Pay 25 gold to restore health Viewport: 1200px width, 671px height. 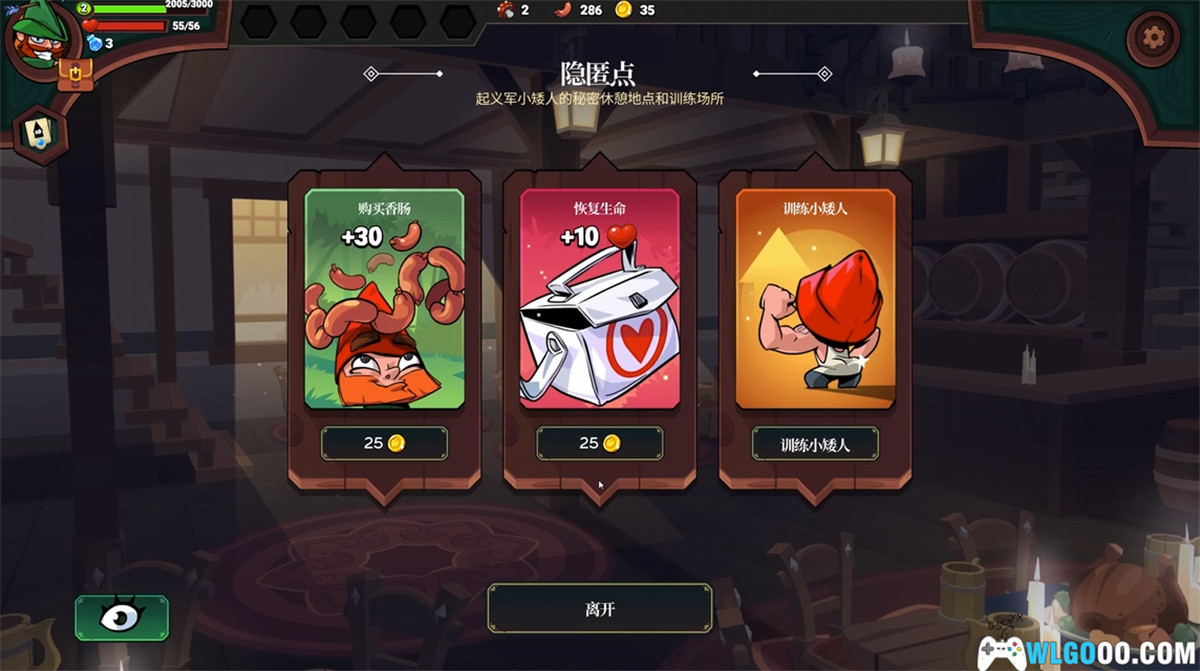point(600,443)
